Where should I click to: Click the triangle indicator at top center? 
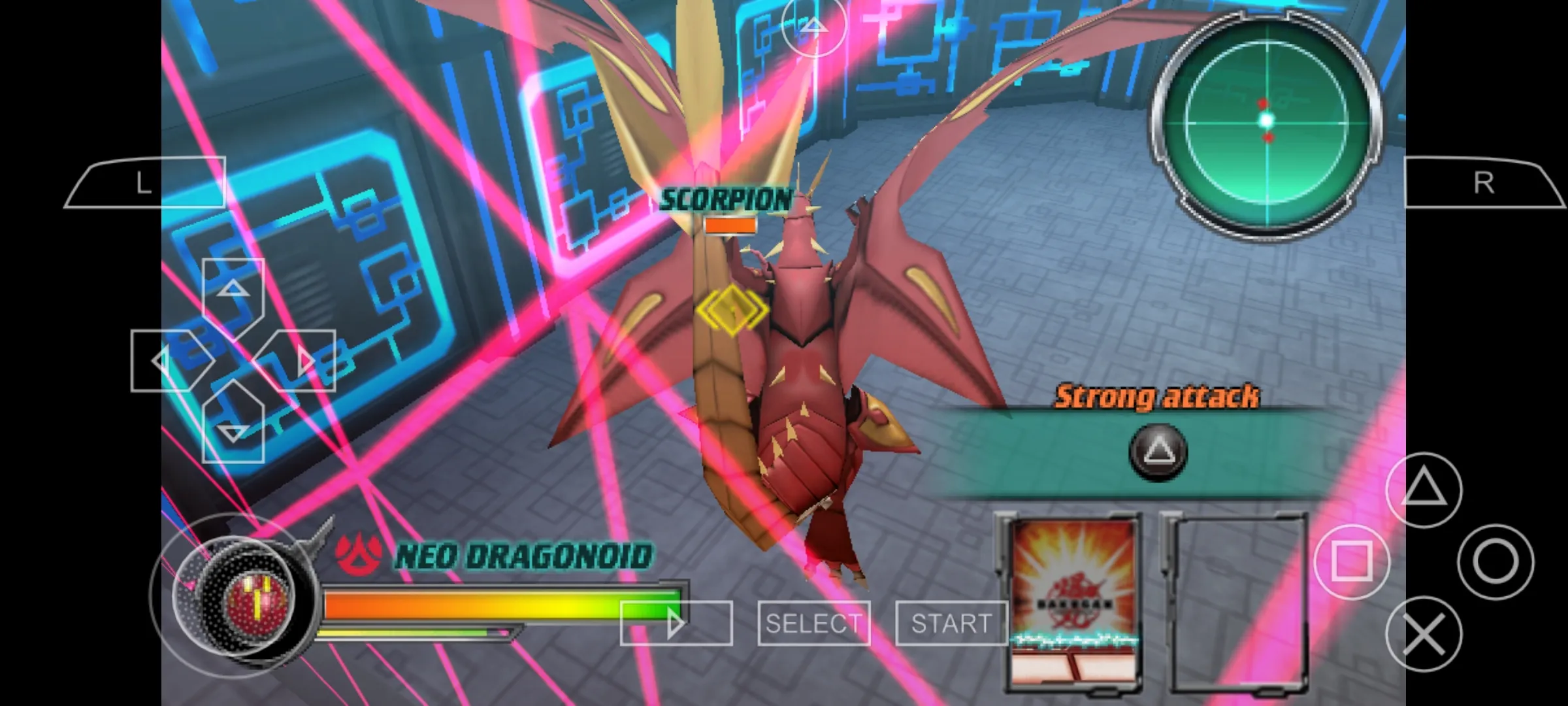(x=813, y=29)
